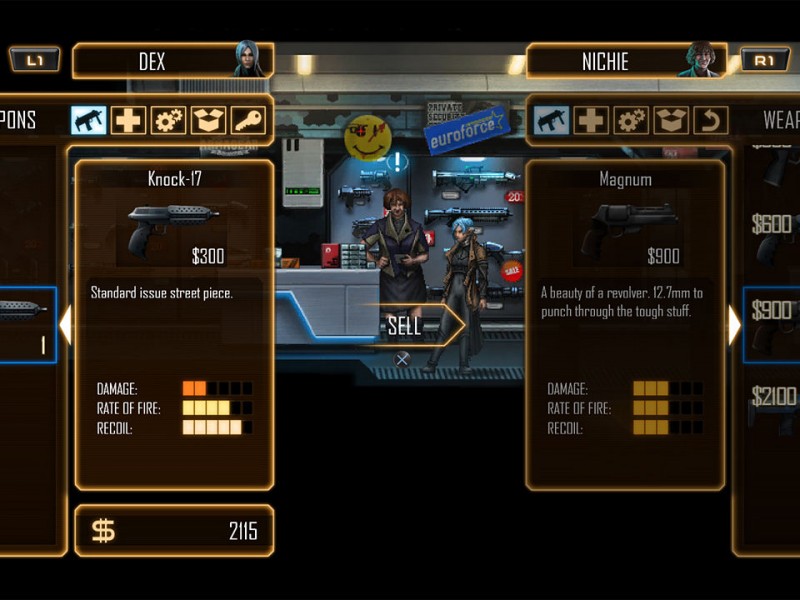
Task: Switch to Nichie's gears category tab
Action: coord(631,120)
